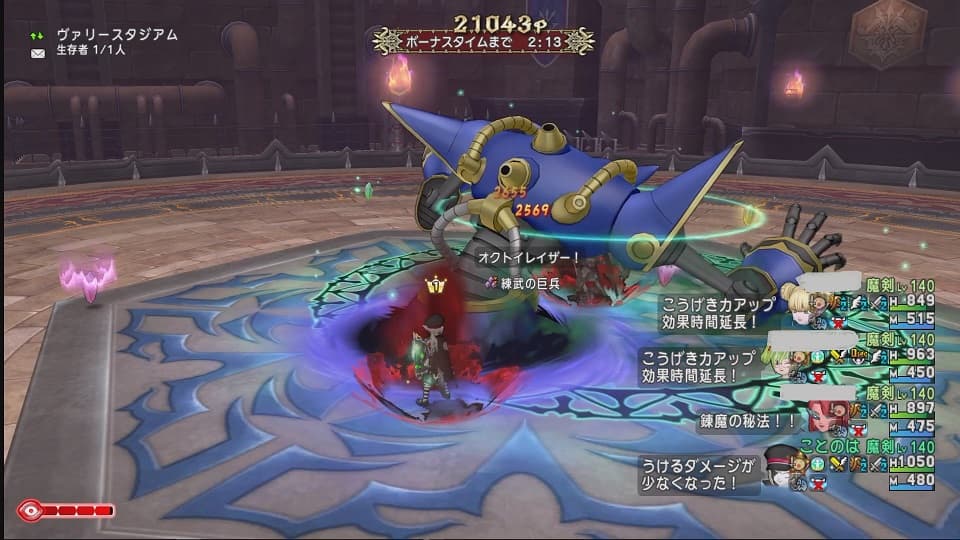
Task: Check the green connection status arrows
Action: [x=38, y=35]
